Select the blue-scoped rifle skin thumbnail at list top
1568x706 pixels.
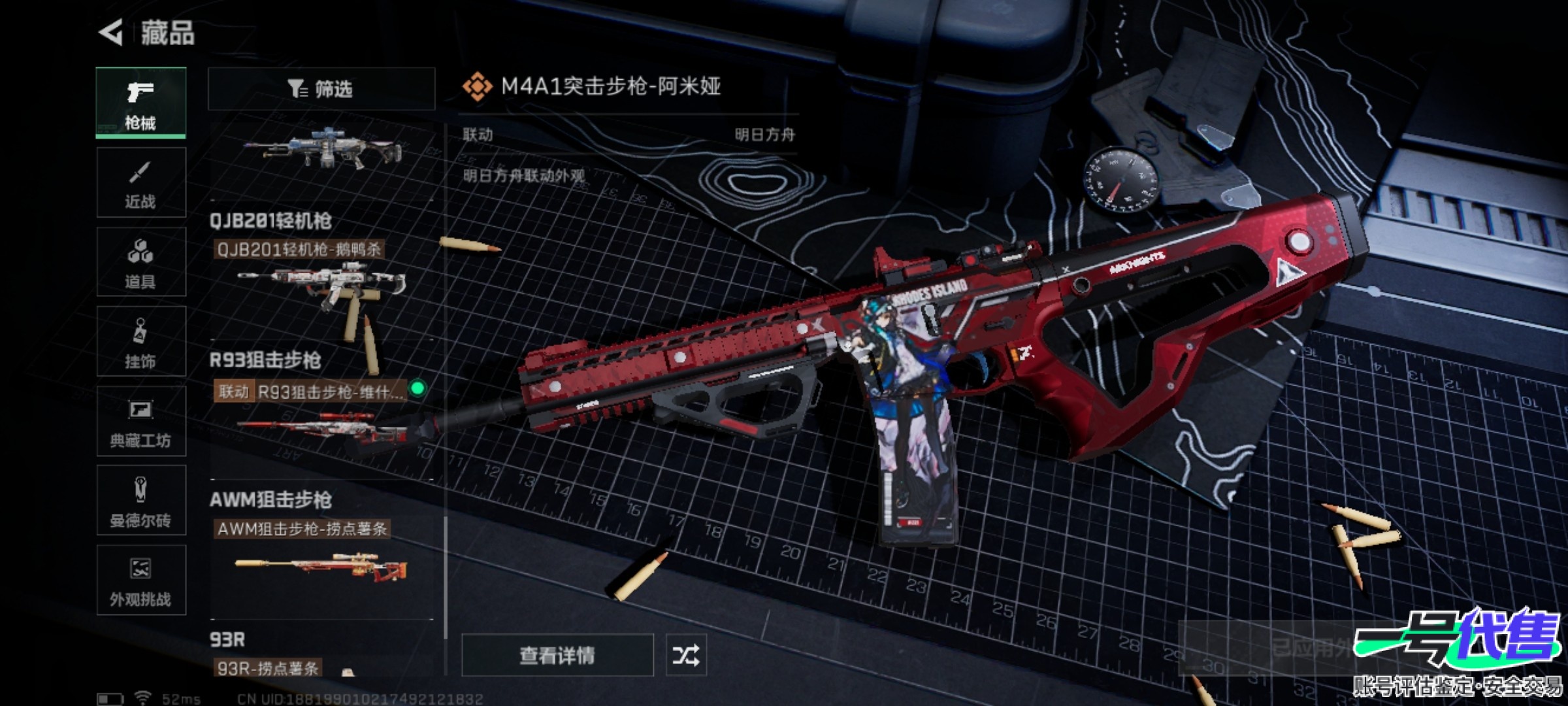point(321,149)
